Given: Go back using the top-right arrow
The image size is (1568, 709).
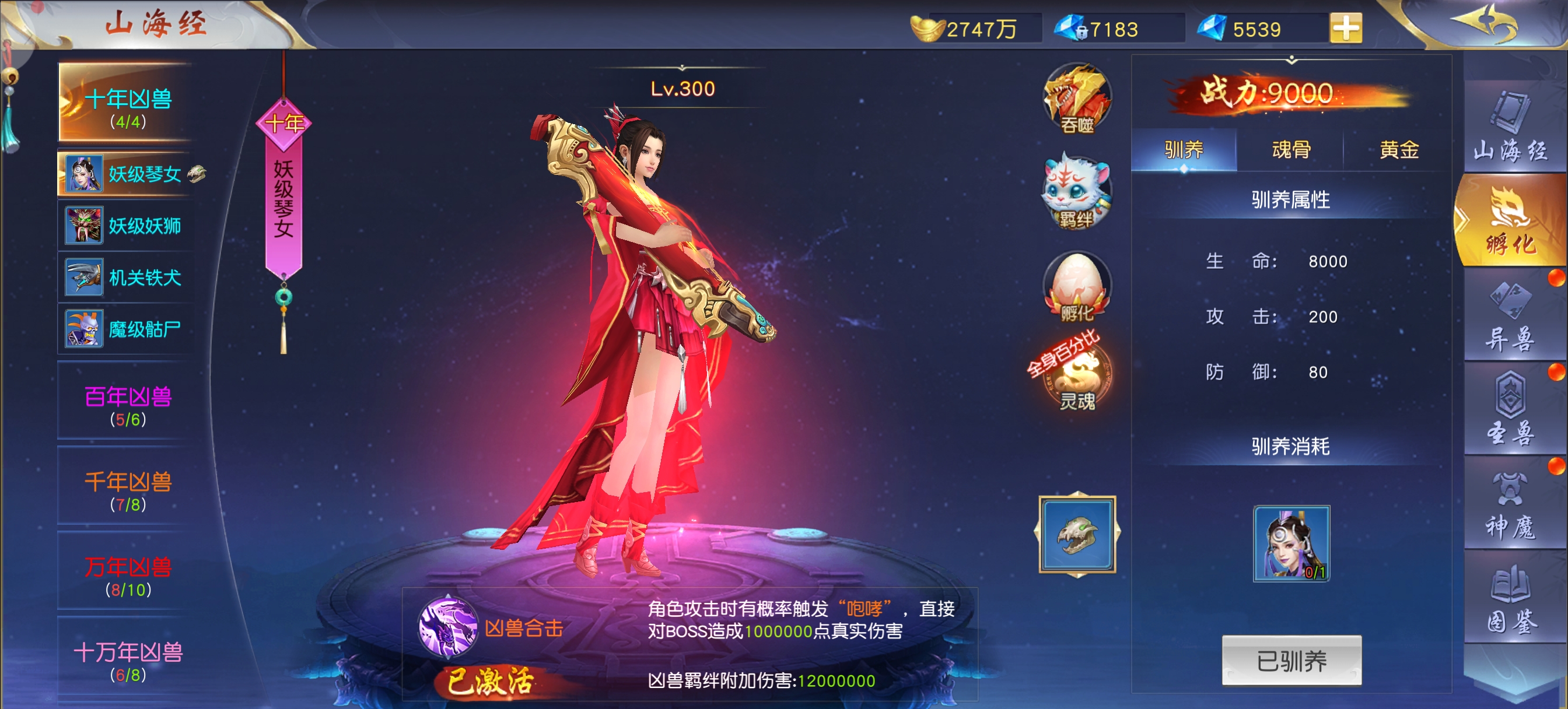Looking at the screenshot, I should pos(1485,23).
